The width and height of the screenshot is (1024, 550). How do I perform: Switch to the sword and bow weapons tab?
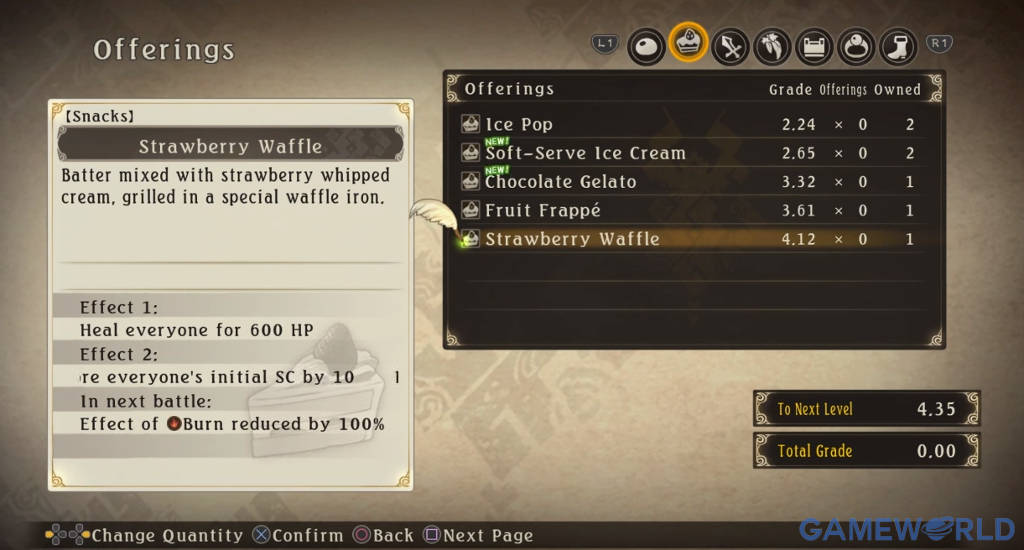point(731,45)
